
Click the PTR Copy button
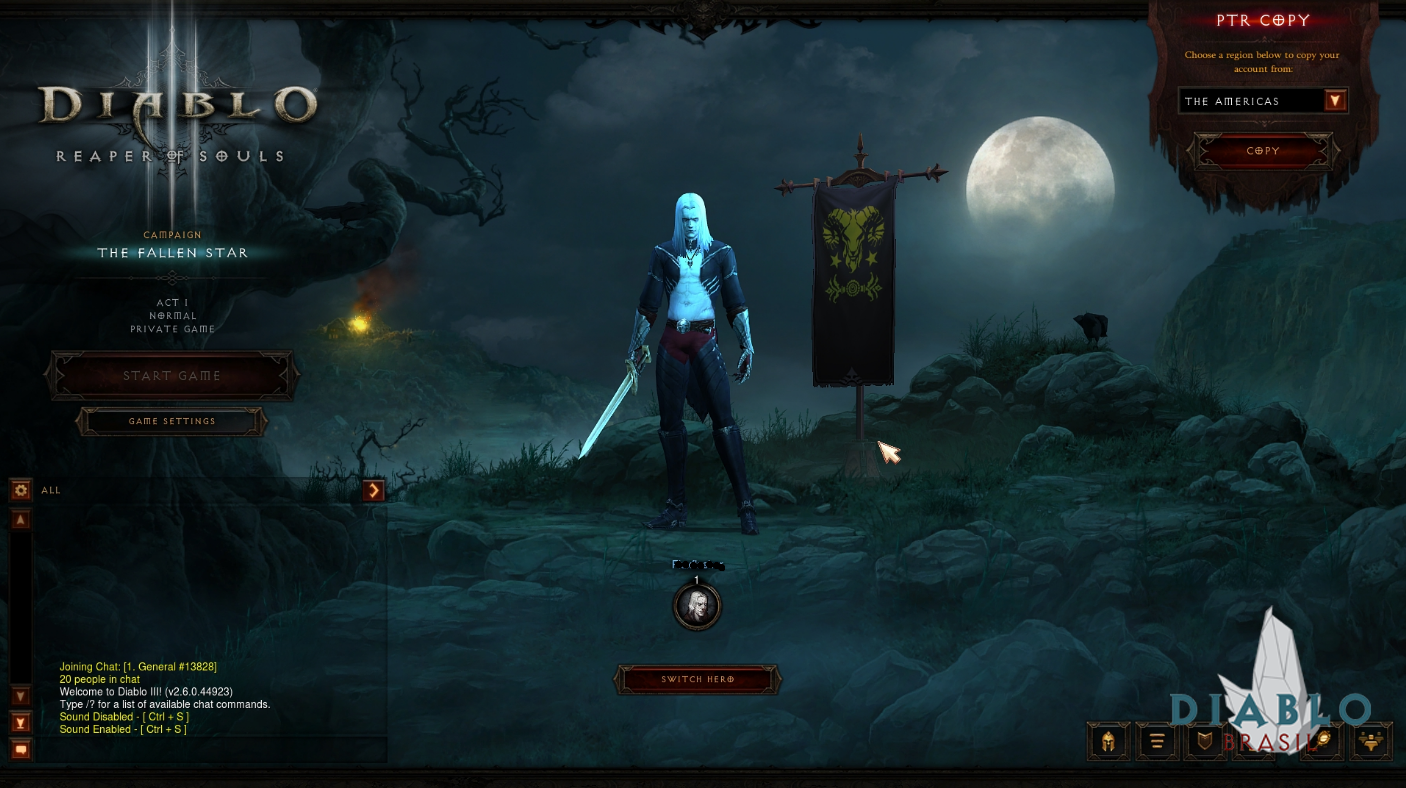(x=1263, y=151)
